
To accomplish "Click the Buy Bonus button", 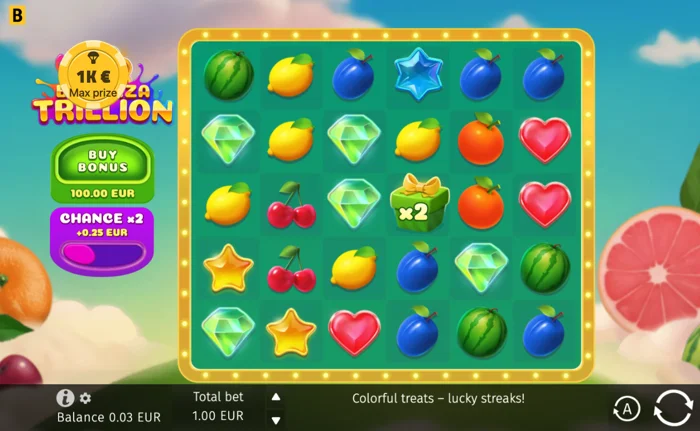I will [x=103, y=166].
